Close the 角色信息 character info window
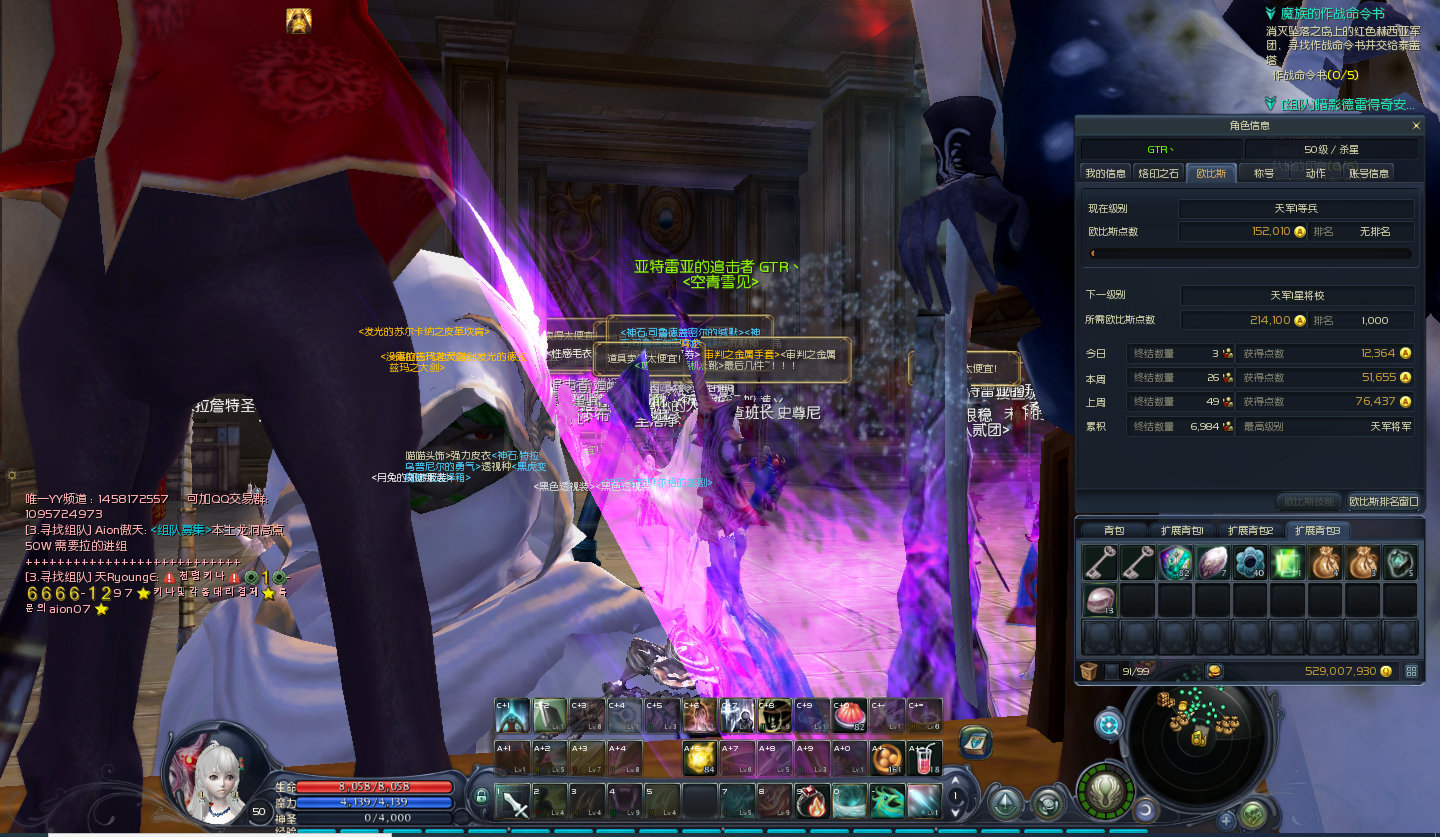This screenshot has width=1440, height=837. tap(1415, 126)
